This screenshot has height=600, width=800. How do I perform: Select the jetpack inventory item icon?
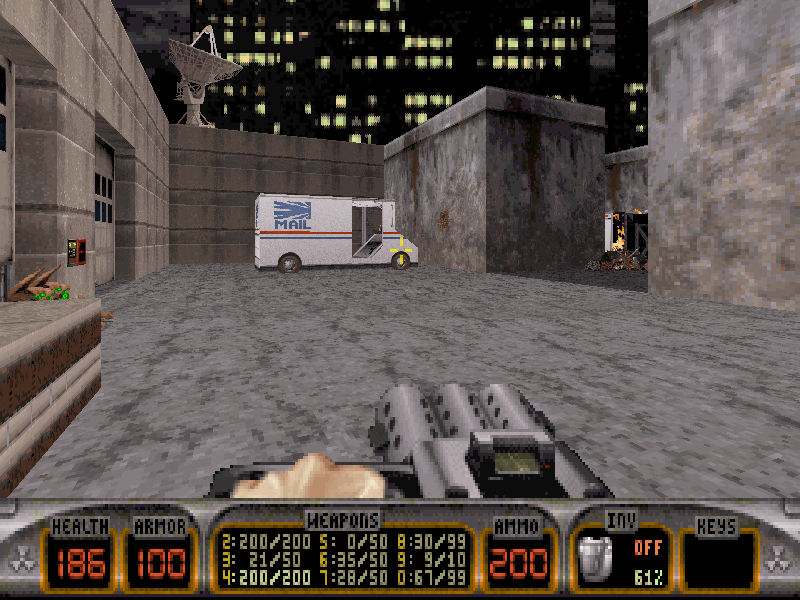point(597,557)
